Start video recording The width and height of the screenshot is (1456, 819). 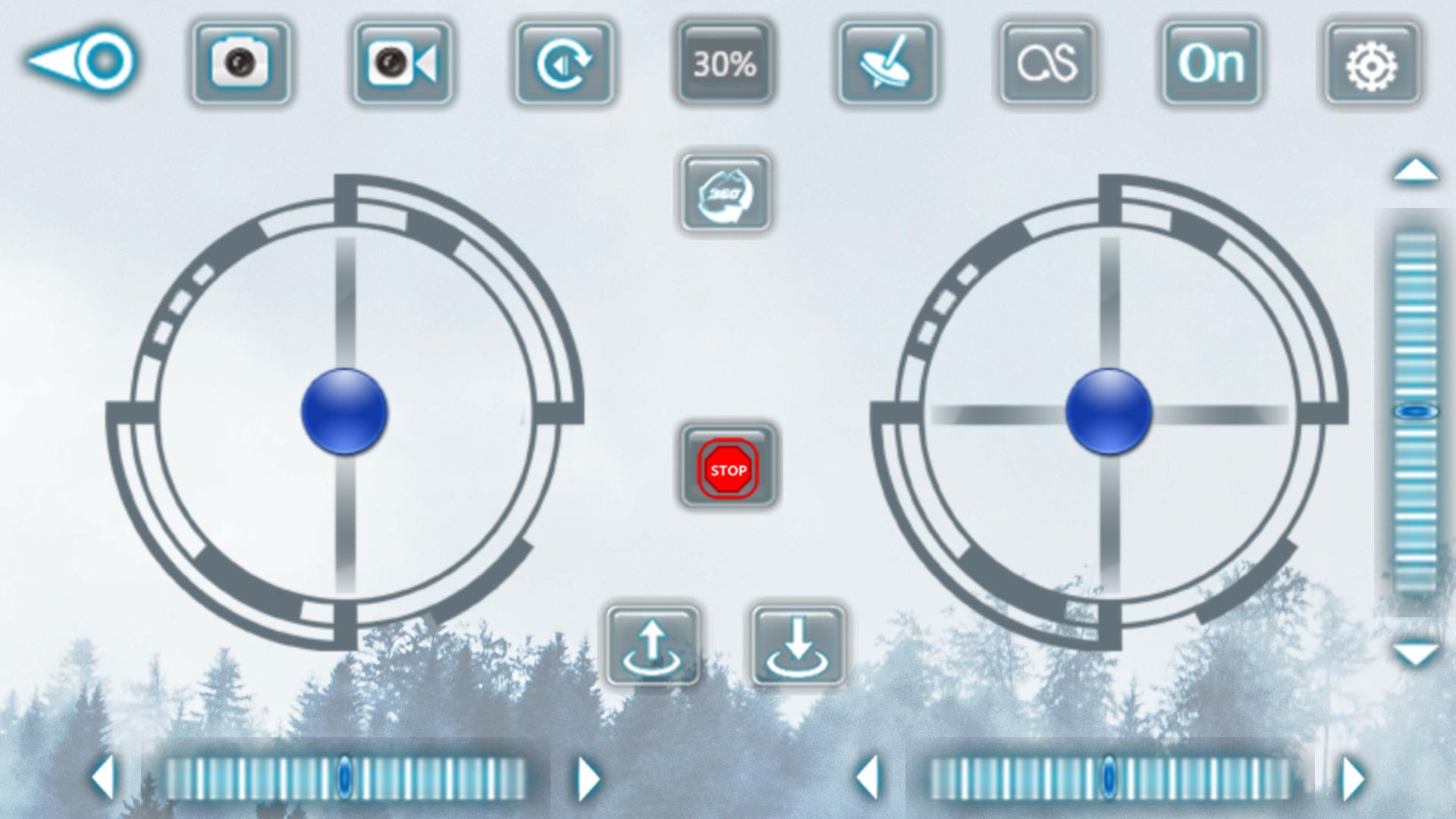point(402,64)
